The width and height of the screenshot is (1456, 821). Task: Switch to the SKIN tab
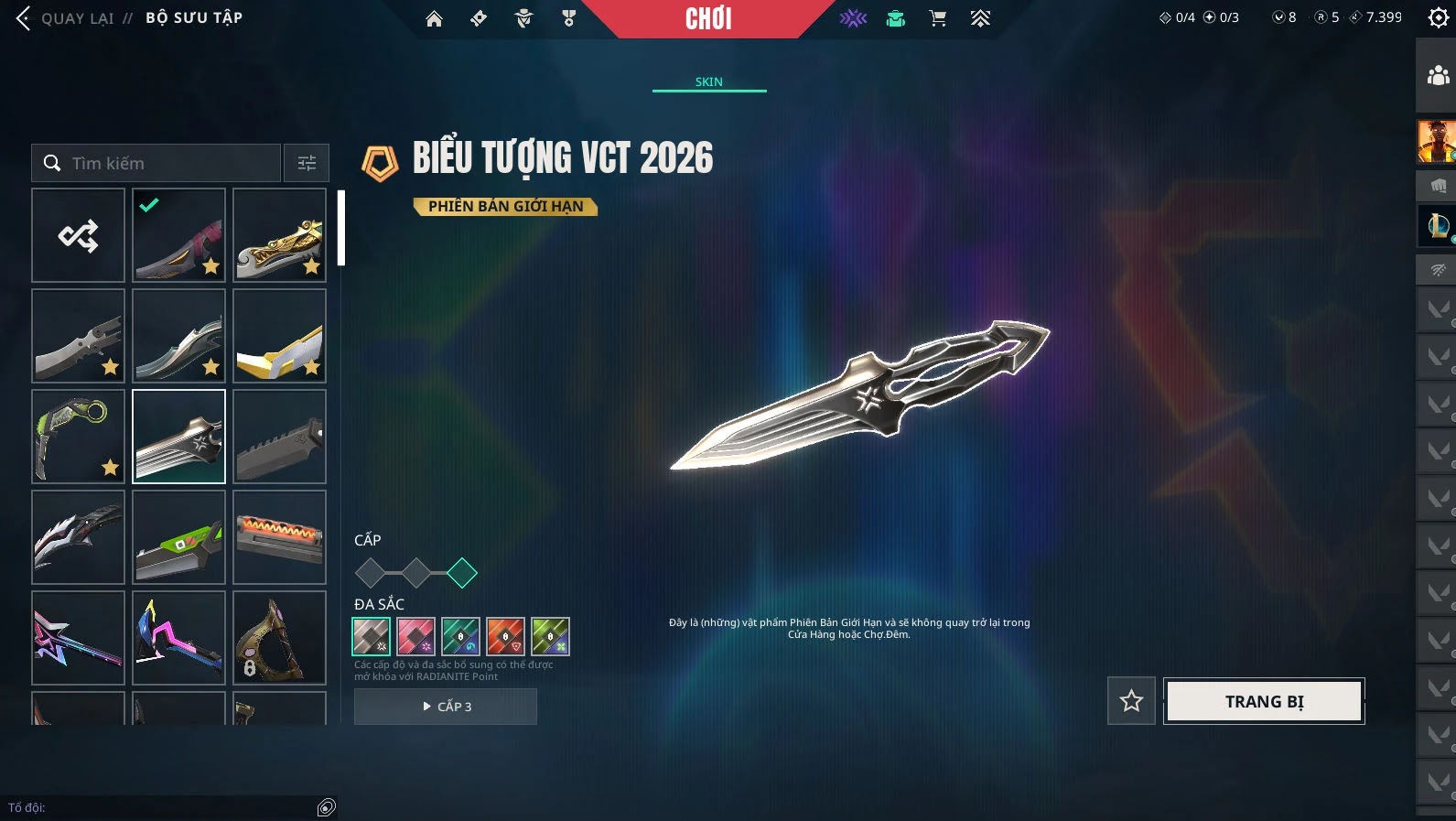coord(708,81)
